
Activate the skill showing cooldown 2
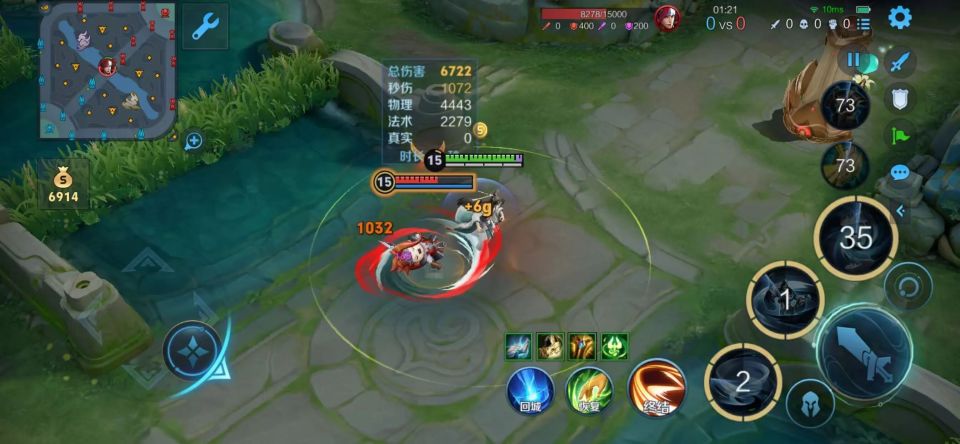tap(742, 381)
